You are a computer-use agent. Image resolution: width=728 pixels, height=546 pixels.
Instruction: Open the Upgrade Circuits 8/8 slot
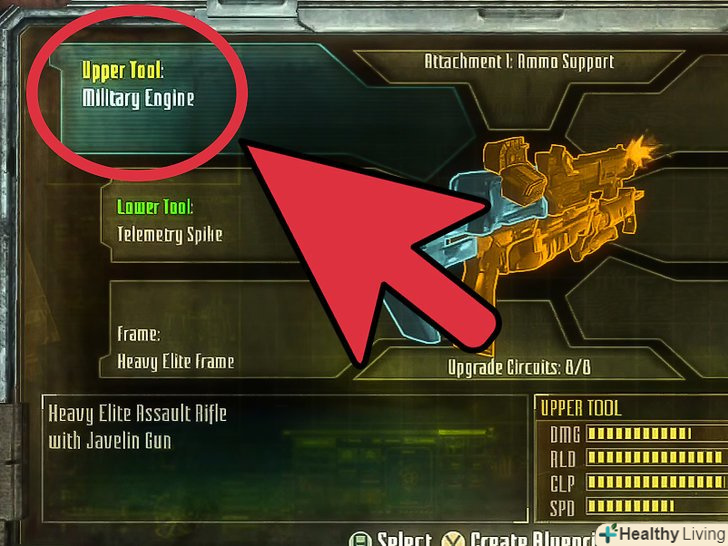[x=518, y=367]
